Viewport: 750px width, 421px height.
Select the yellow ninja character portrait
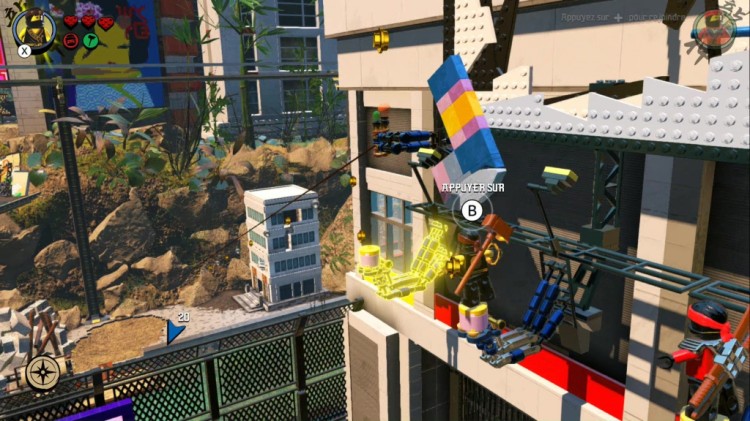(x=35, y=27)
